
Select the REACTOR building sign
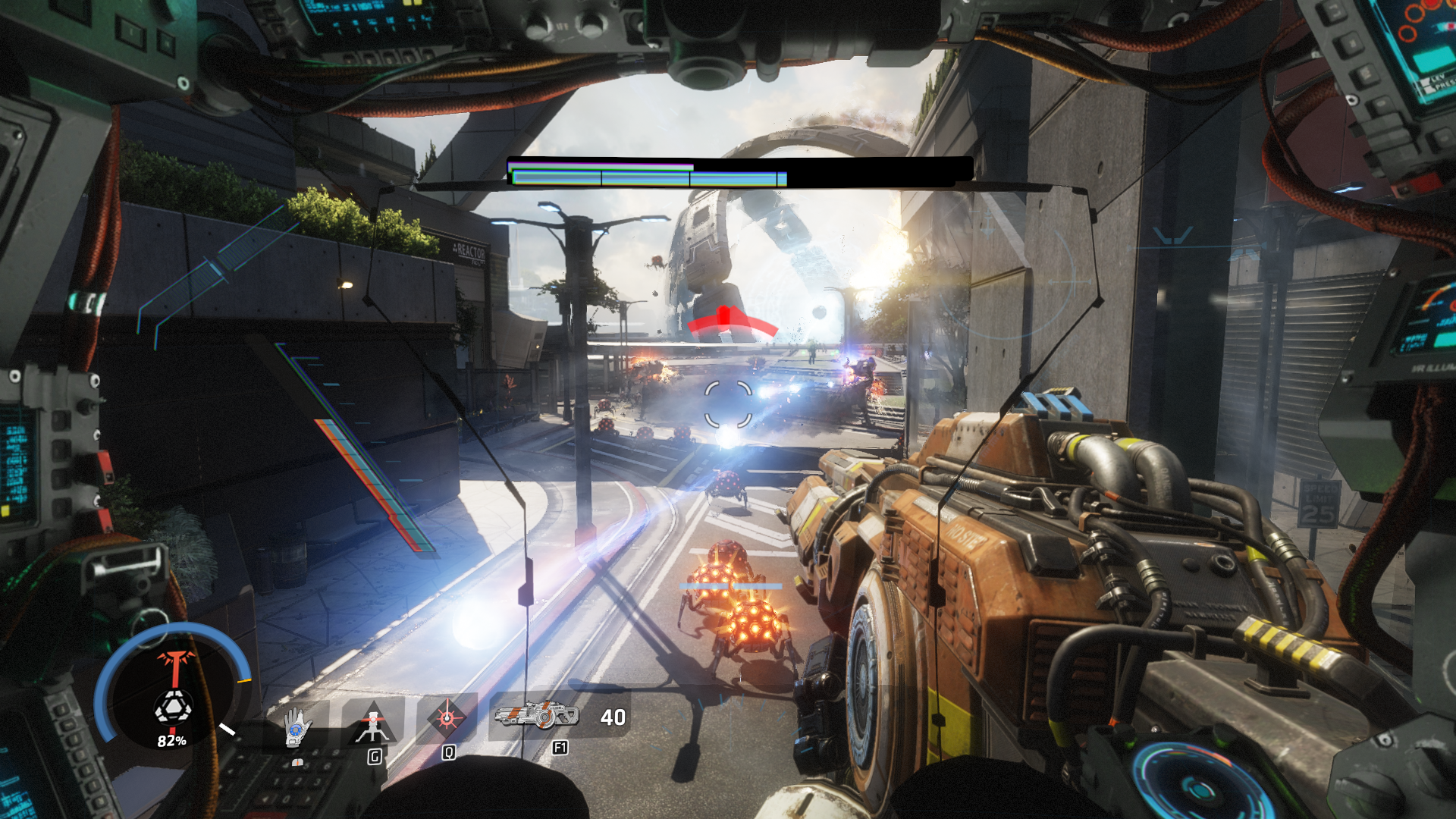pos(469,250)
